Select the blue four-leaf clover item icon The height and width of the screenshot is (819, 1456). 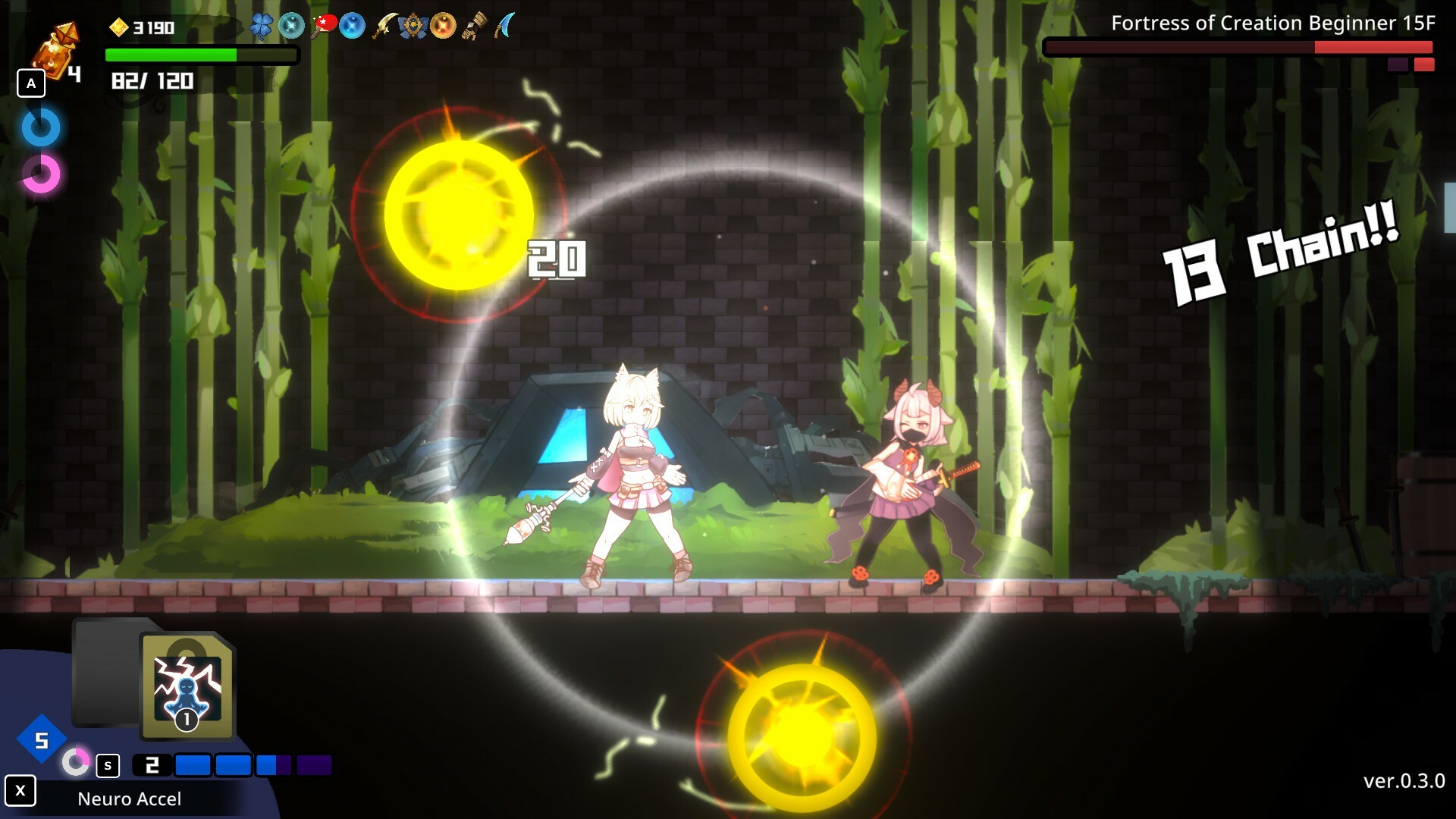[x=262, y=25]
